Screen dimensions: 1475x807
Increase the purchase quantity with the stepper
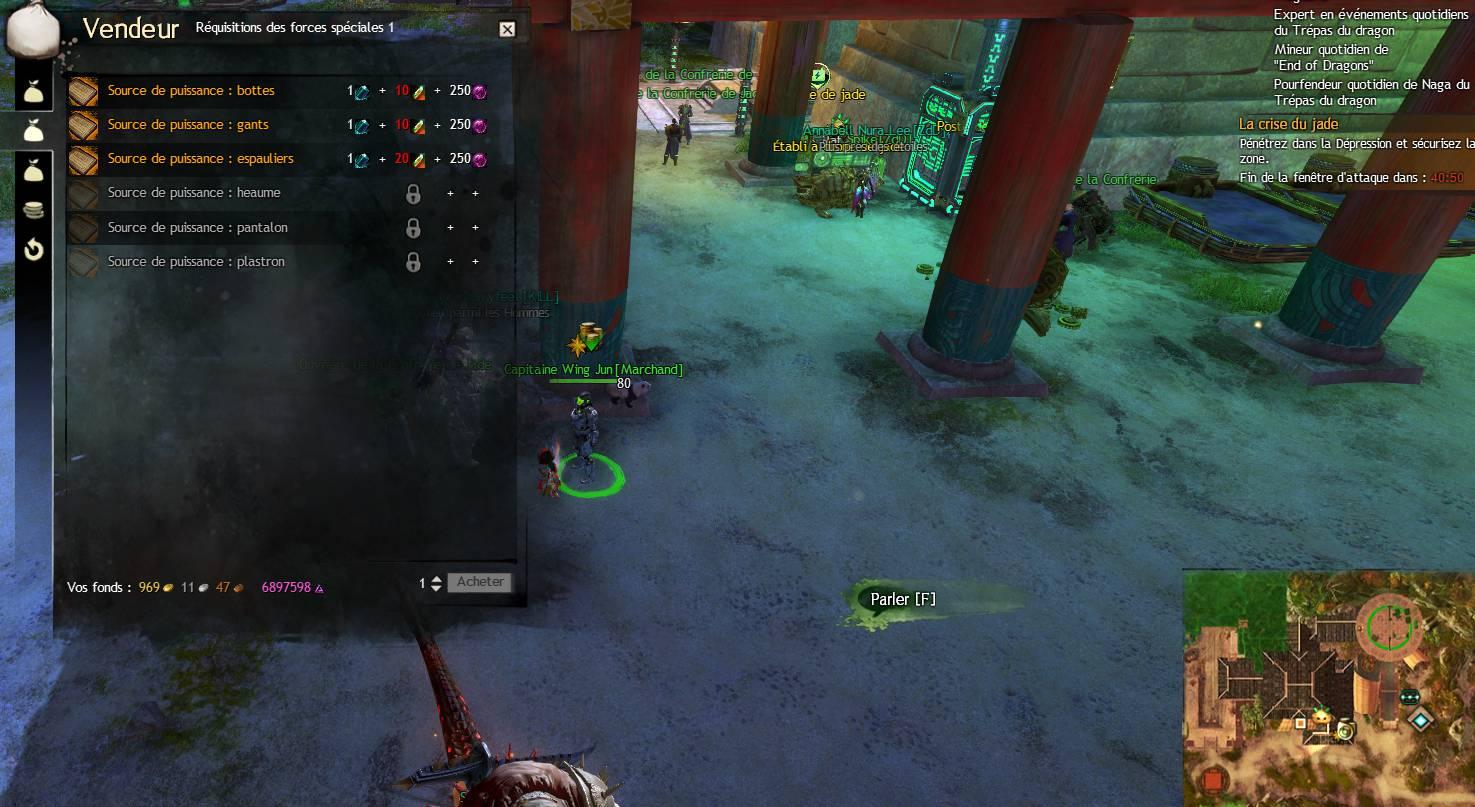[436, 578]
